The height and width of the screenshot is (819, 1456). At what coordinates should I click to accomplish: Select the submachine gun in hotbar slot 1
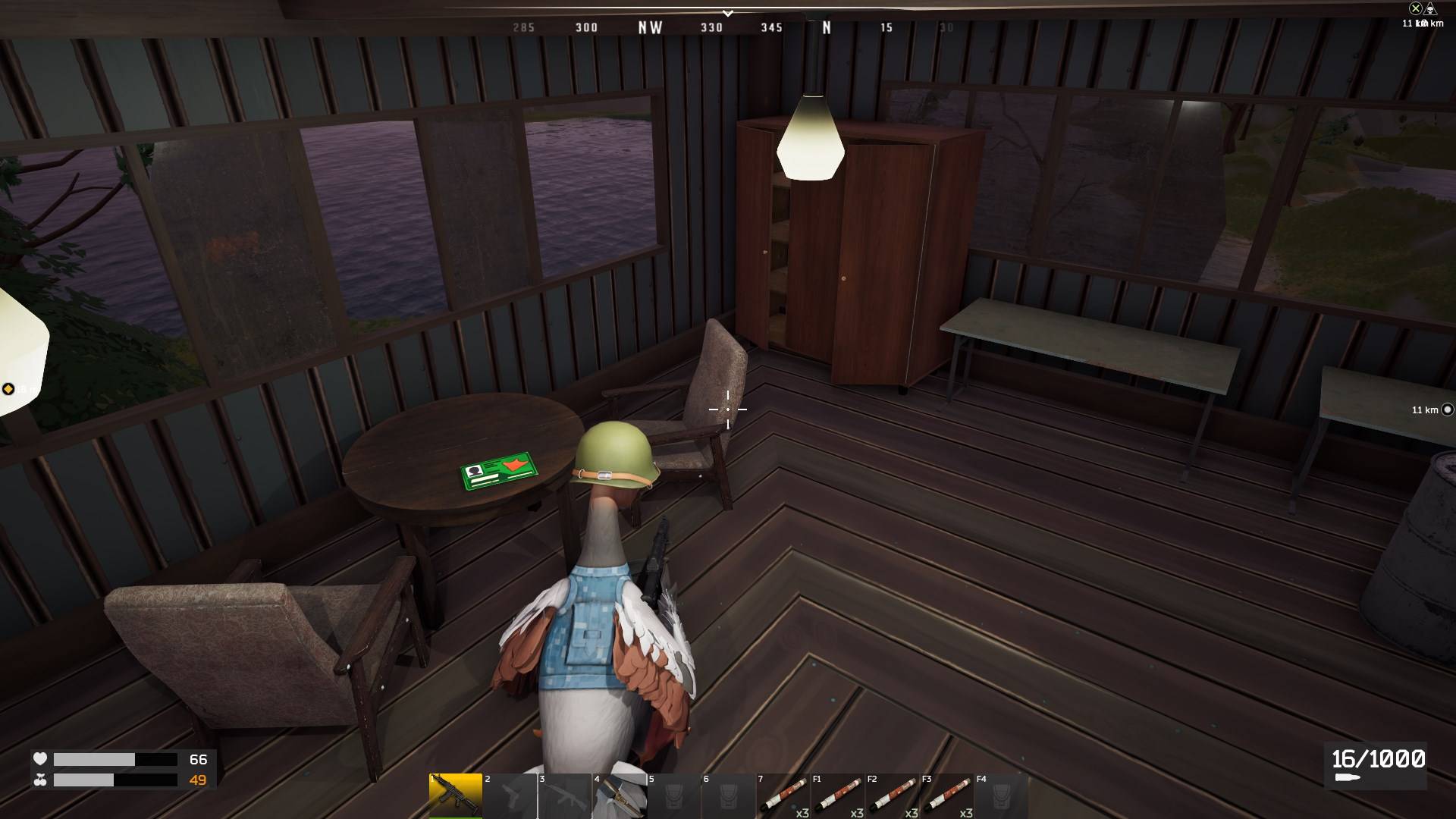pyautogui.click(x=455, y=795)
